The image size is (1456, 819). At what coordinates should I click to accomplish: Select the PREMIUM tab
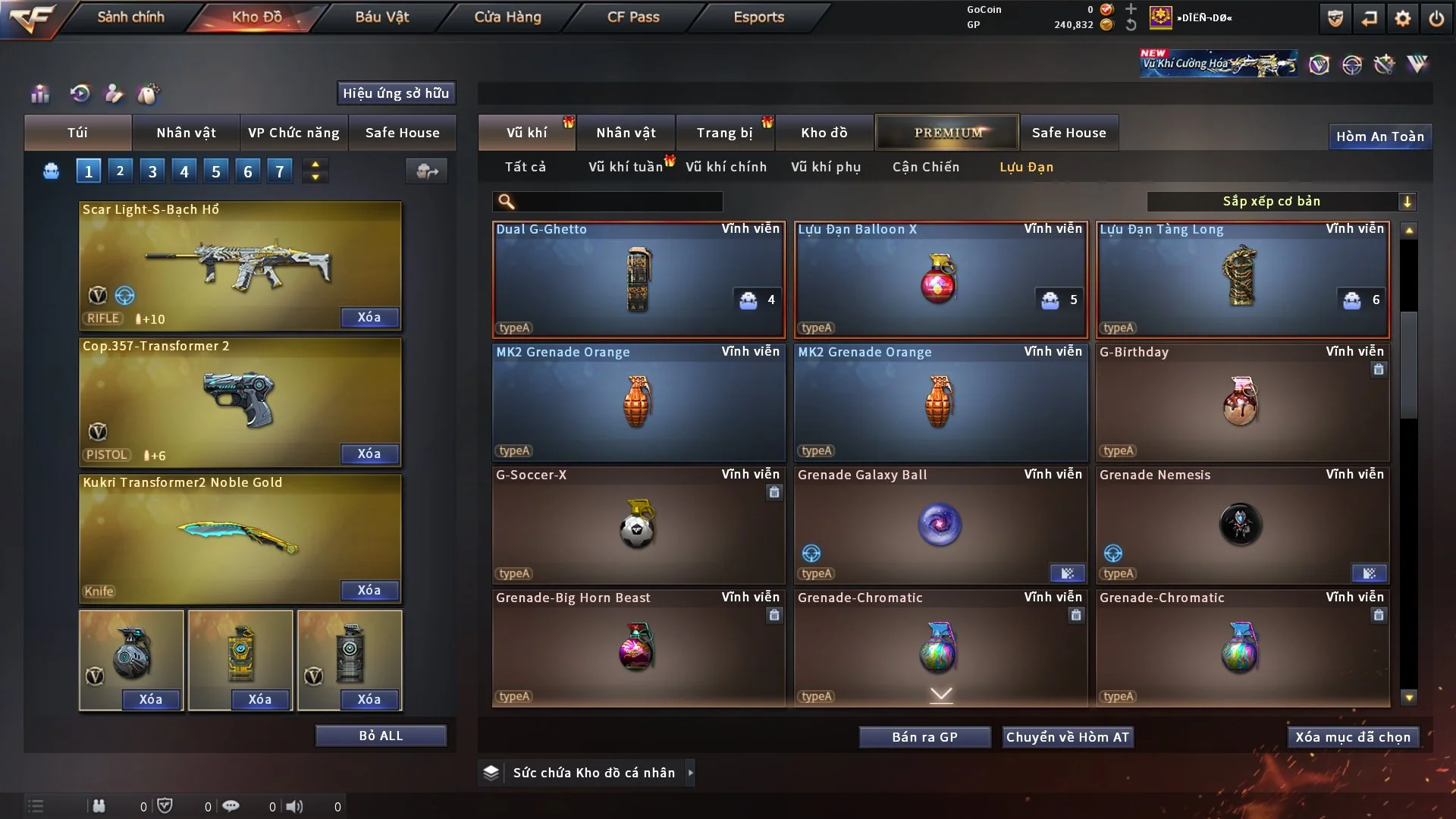click(x=947, y=133)
